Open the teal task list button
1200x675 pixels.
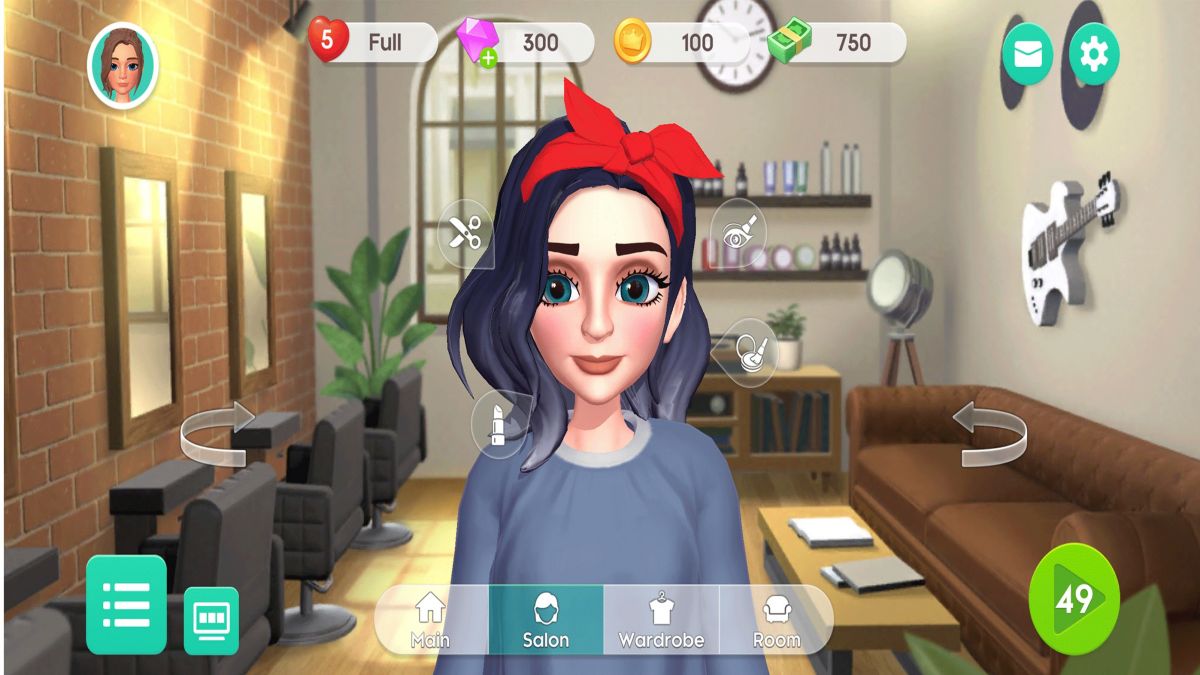pyautogui.click(x=126, y=604)
